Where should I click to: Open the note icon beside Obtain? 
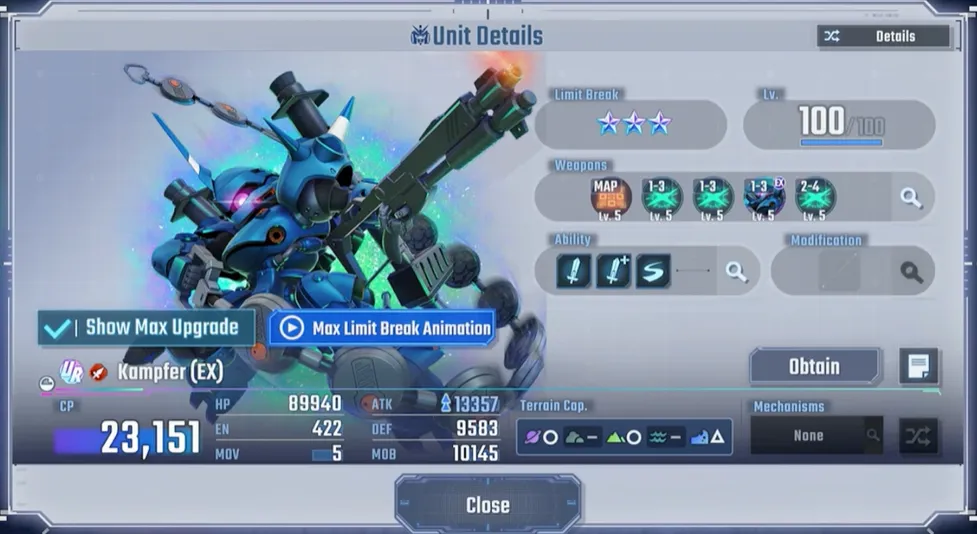point(918,367)
